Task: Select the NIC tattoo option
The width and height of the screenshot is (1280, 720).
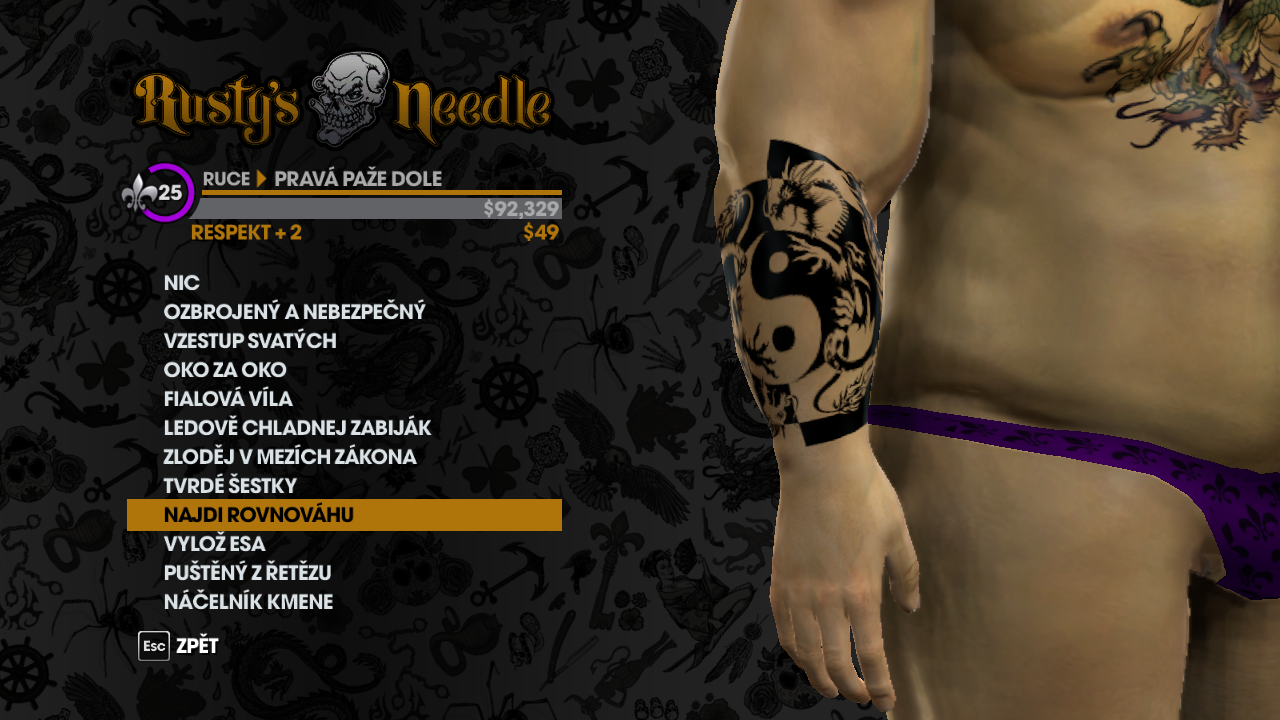Action: 182,283
